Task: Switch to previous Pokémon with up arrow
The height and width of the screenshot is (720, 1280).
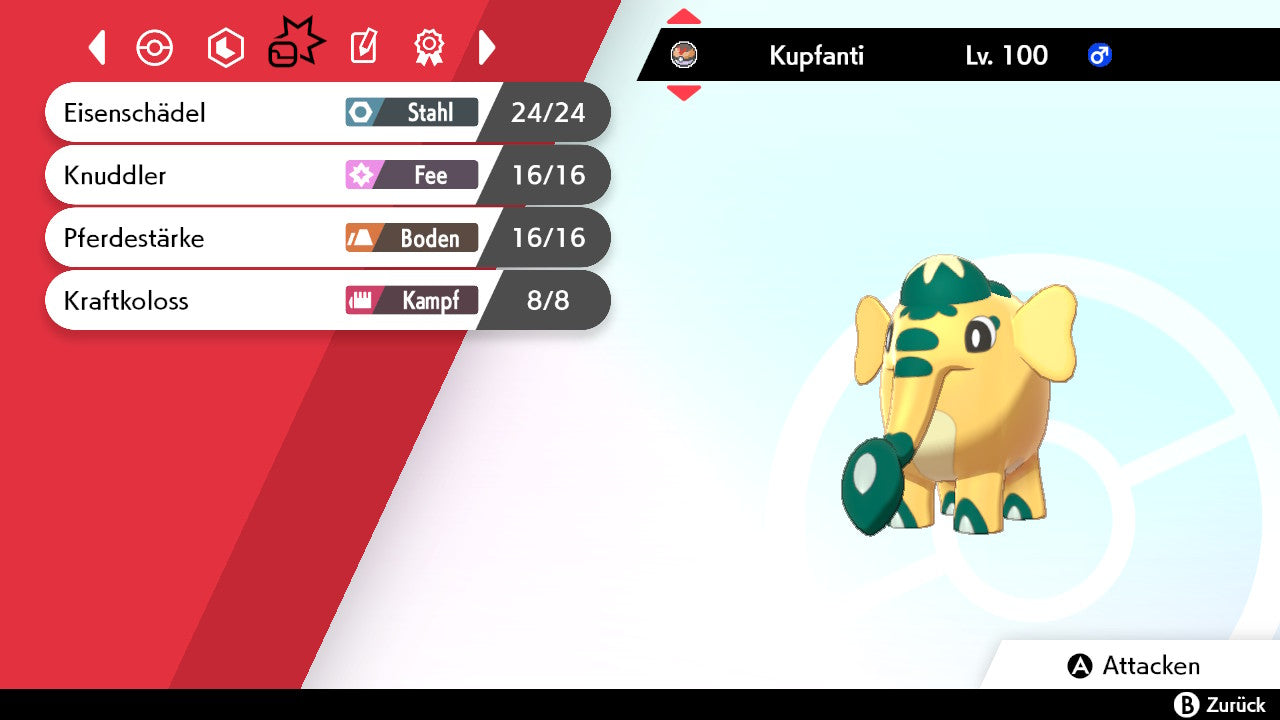Action: pos(684,17)
